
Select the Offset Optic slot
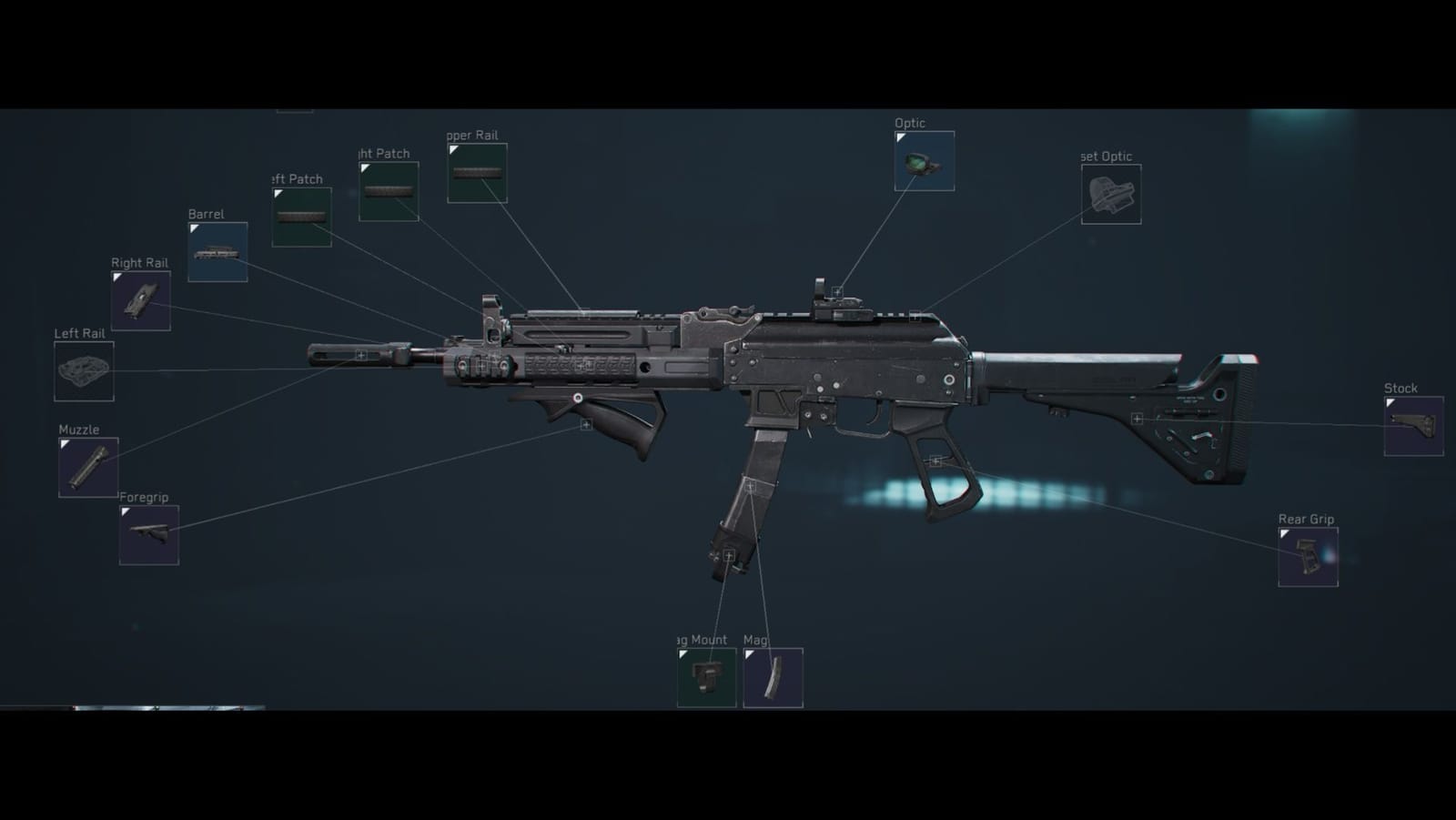pyautogui.click(x=1111, y=193)
